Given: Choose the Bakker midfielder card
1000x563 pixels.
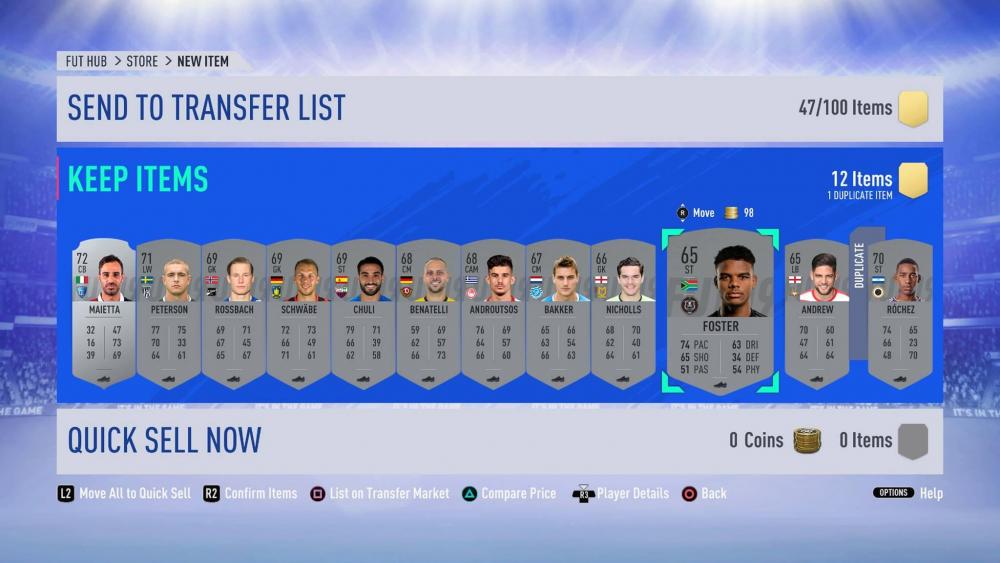Looking at the screenshot, I should (x=559, y=314).
